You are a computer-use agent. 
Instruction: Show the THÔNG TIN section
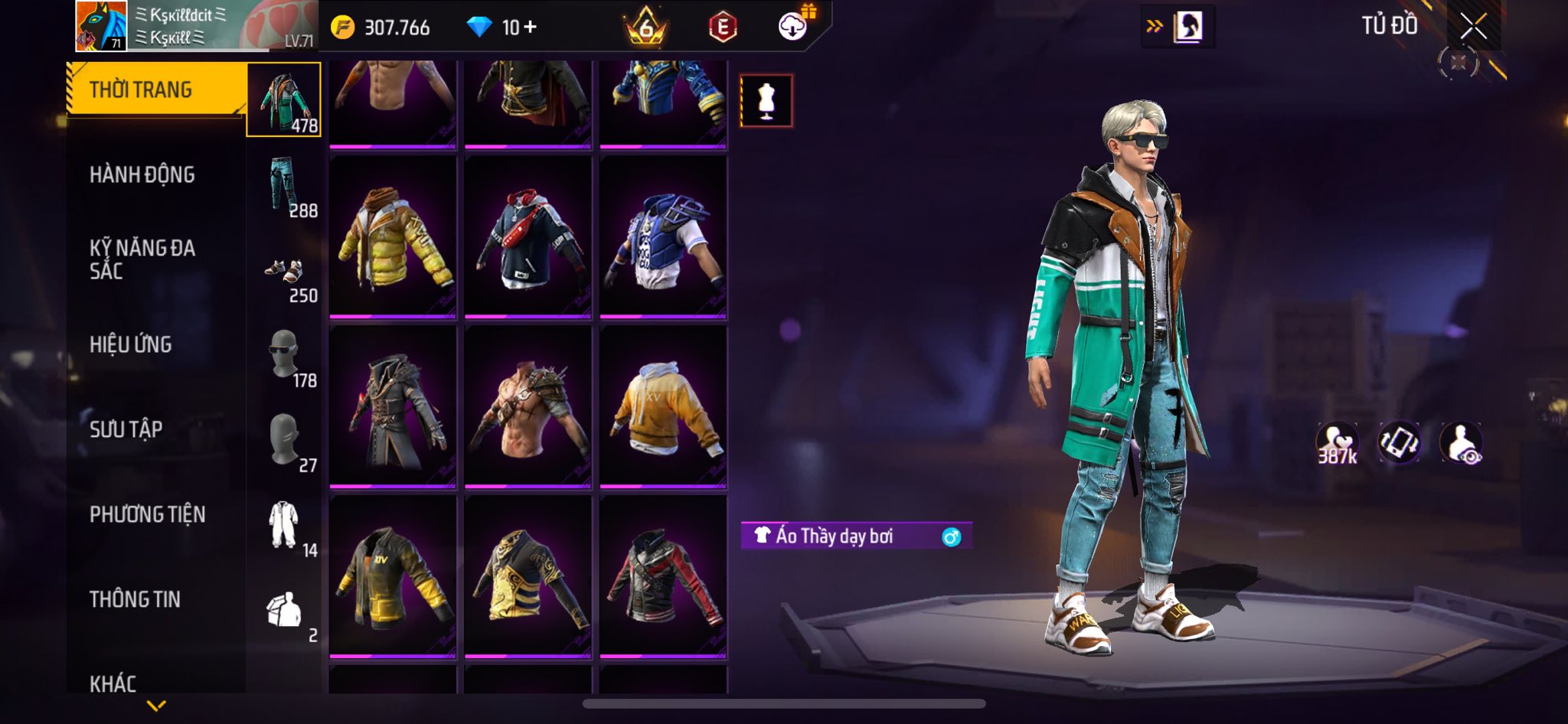click(136, 600)
